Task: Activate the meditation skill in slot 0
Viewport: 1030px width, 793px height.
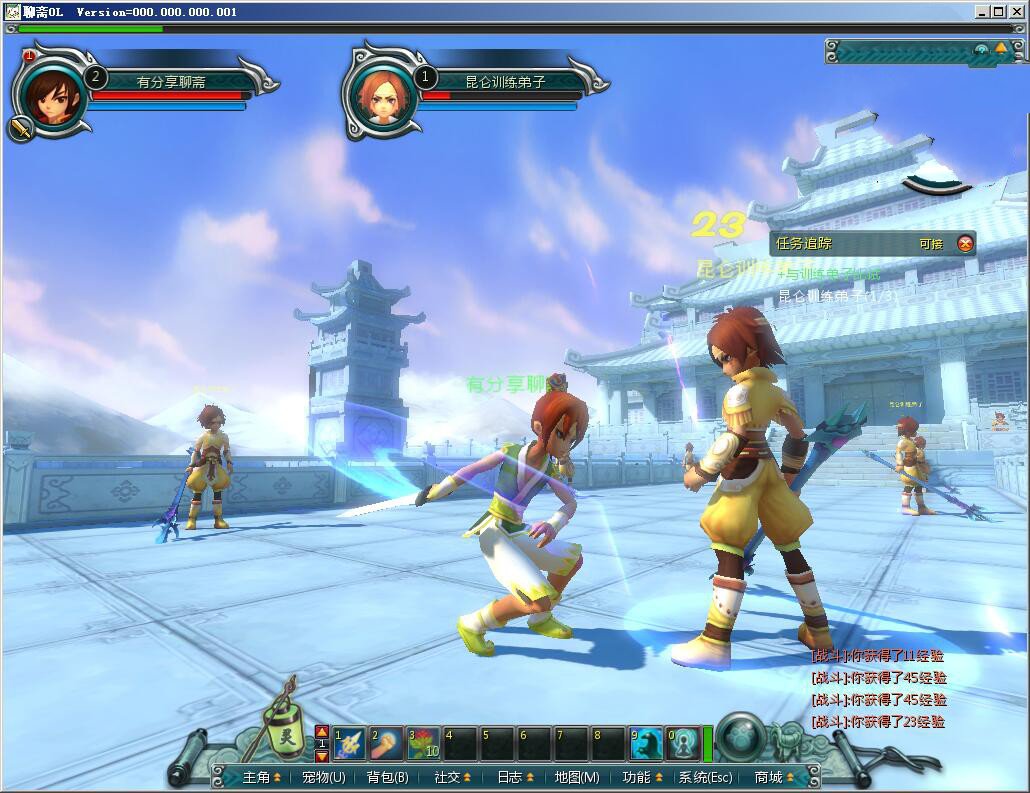Action: [682, 744]
